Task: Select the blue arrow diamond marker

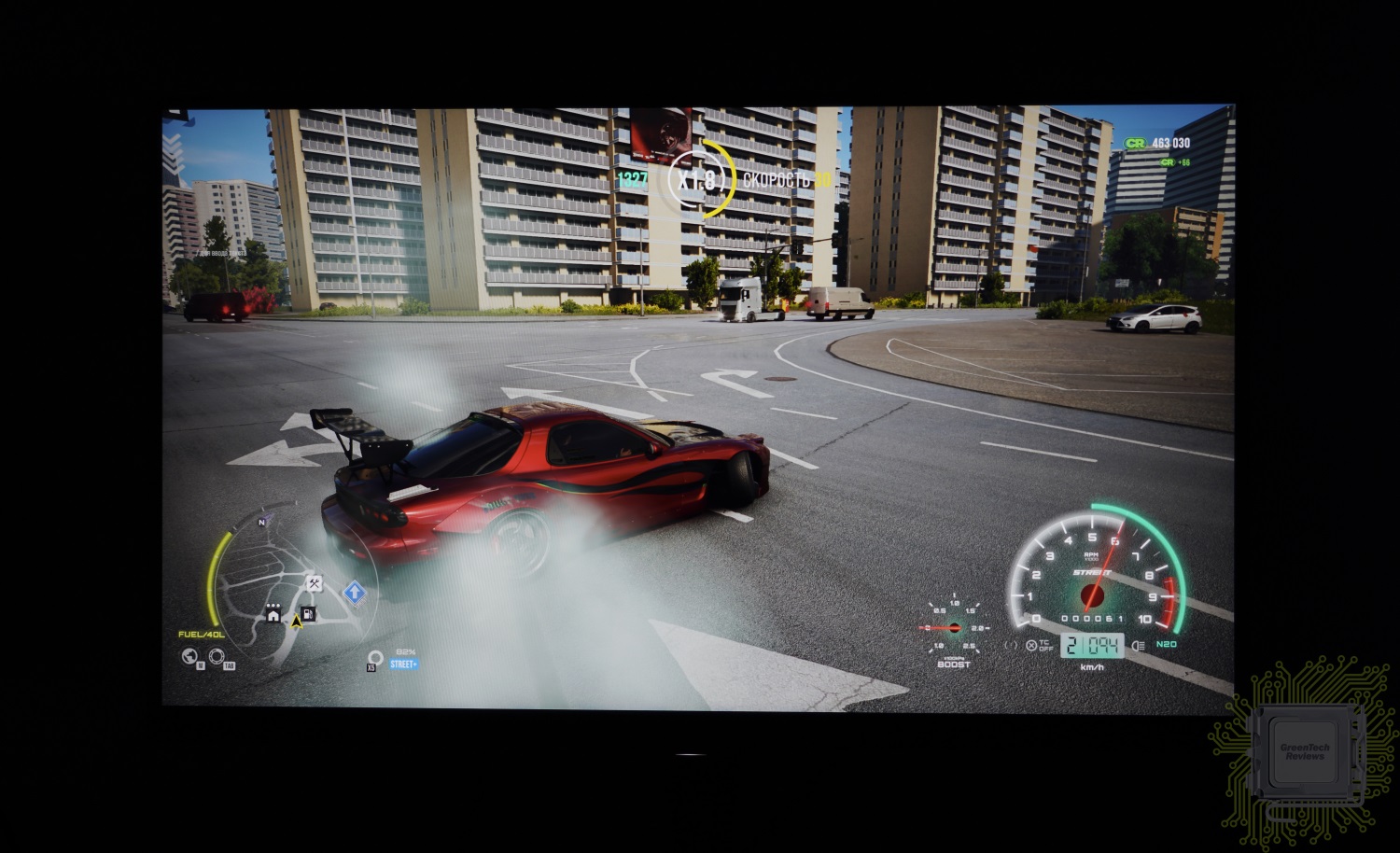Action: pyautogui.click(x=354, y=592)
